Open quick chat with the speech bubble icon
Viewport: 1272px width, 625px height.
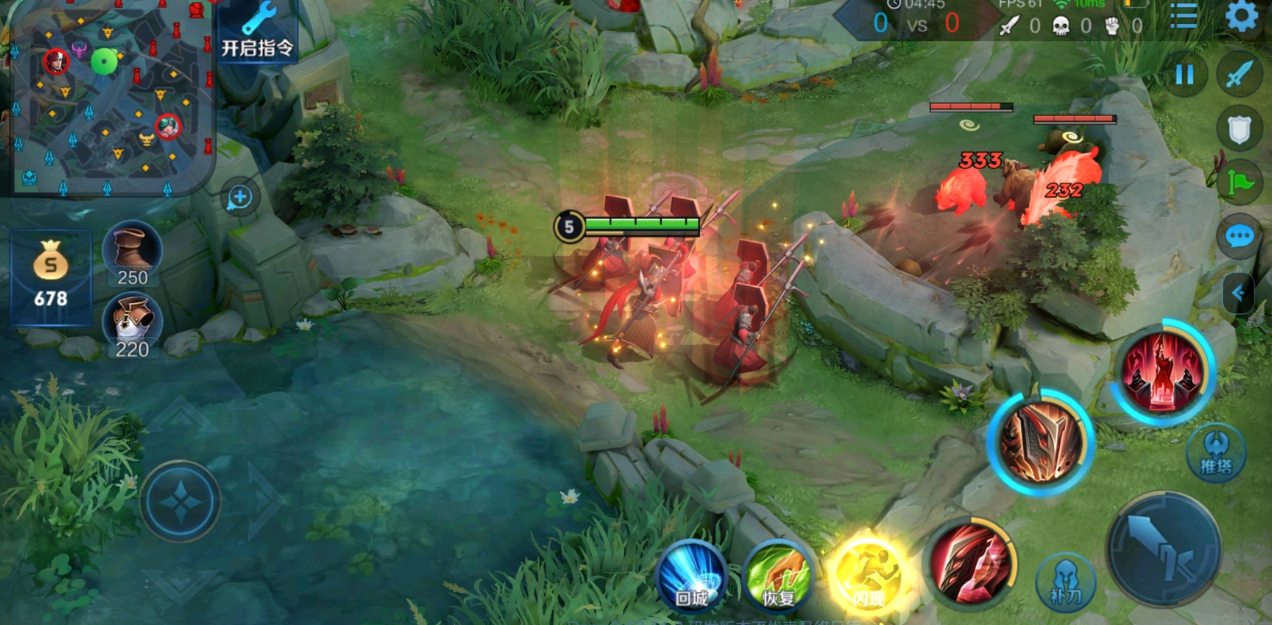point(1240,237)
